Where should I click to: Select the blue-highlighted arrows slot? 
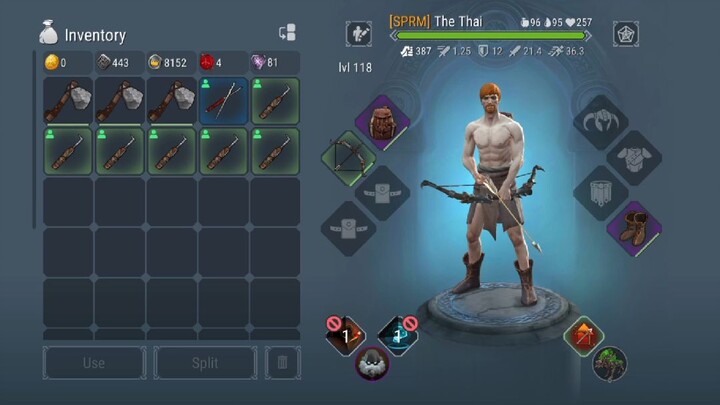(x=223, y=101)
